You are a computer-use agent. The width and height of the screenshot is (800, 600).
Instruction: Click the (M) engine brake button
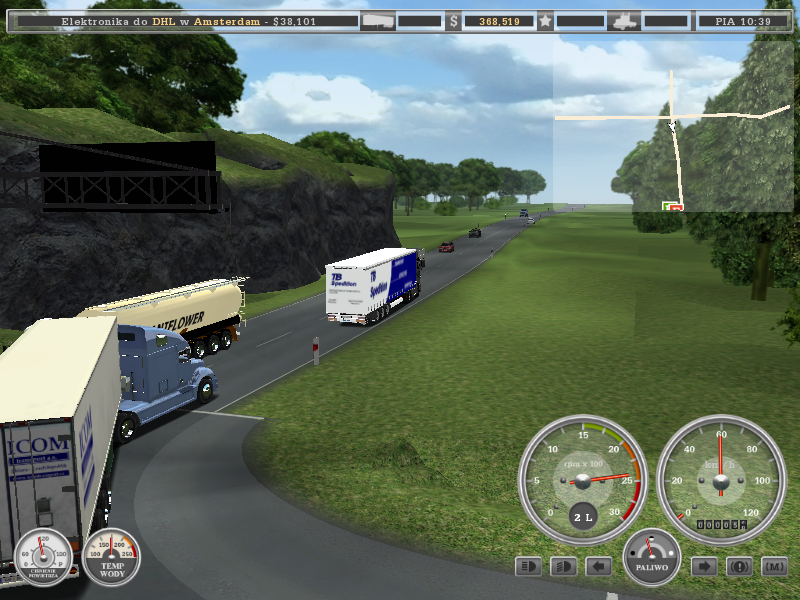[x=774, y=567]
